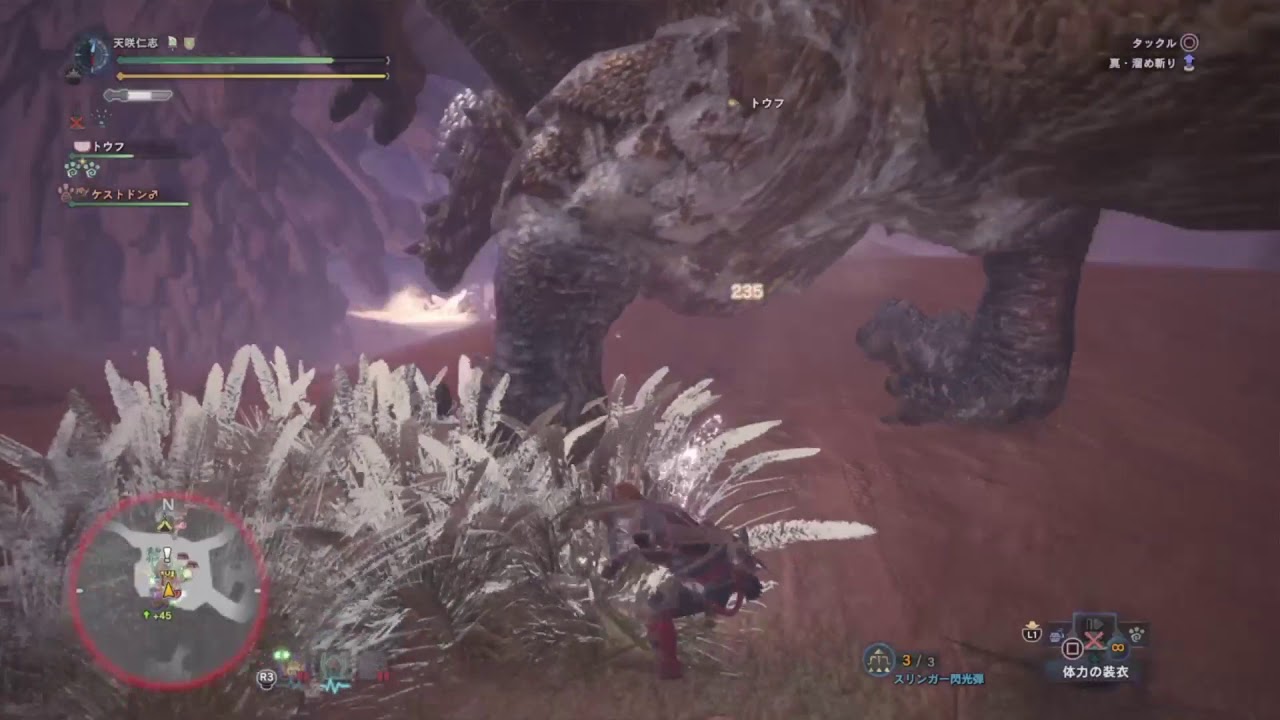1280x720 pixels.
Task: Select the square button prompt on the item bar
Action: [x=1071, y=649]
